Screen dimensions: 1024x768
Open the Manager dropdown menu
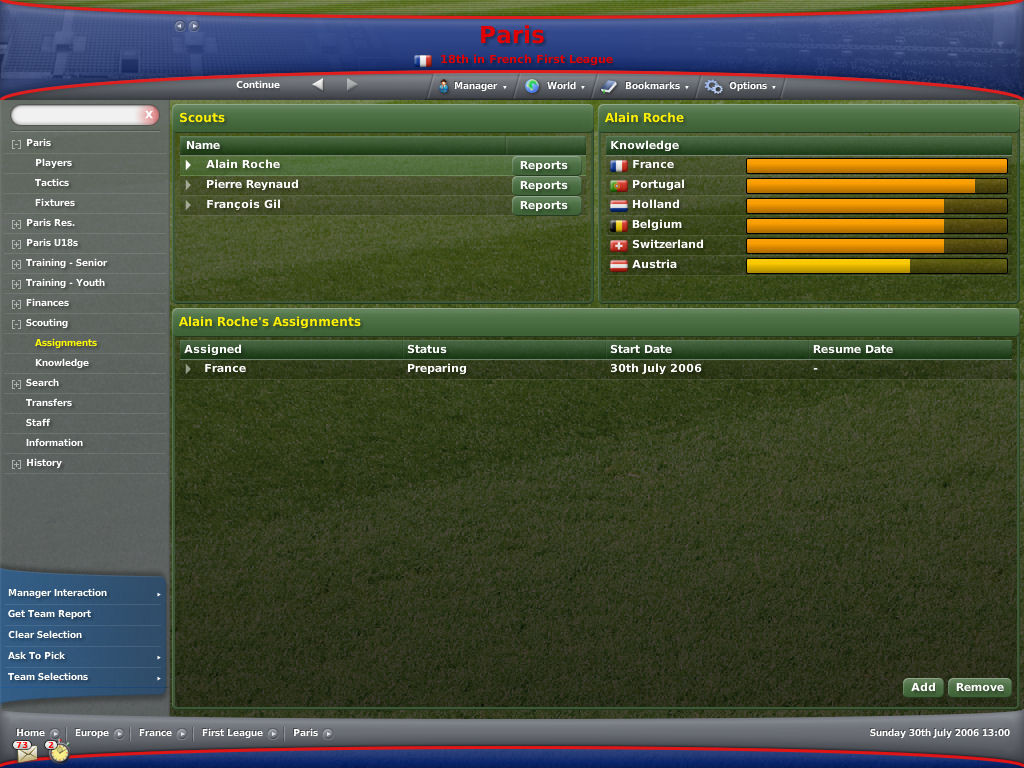pyautogui.click(x=474, y=86)
